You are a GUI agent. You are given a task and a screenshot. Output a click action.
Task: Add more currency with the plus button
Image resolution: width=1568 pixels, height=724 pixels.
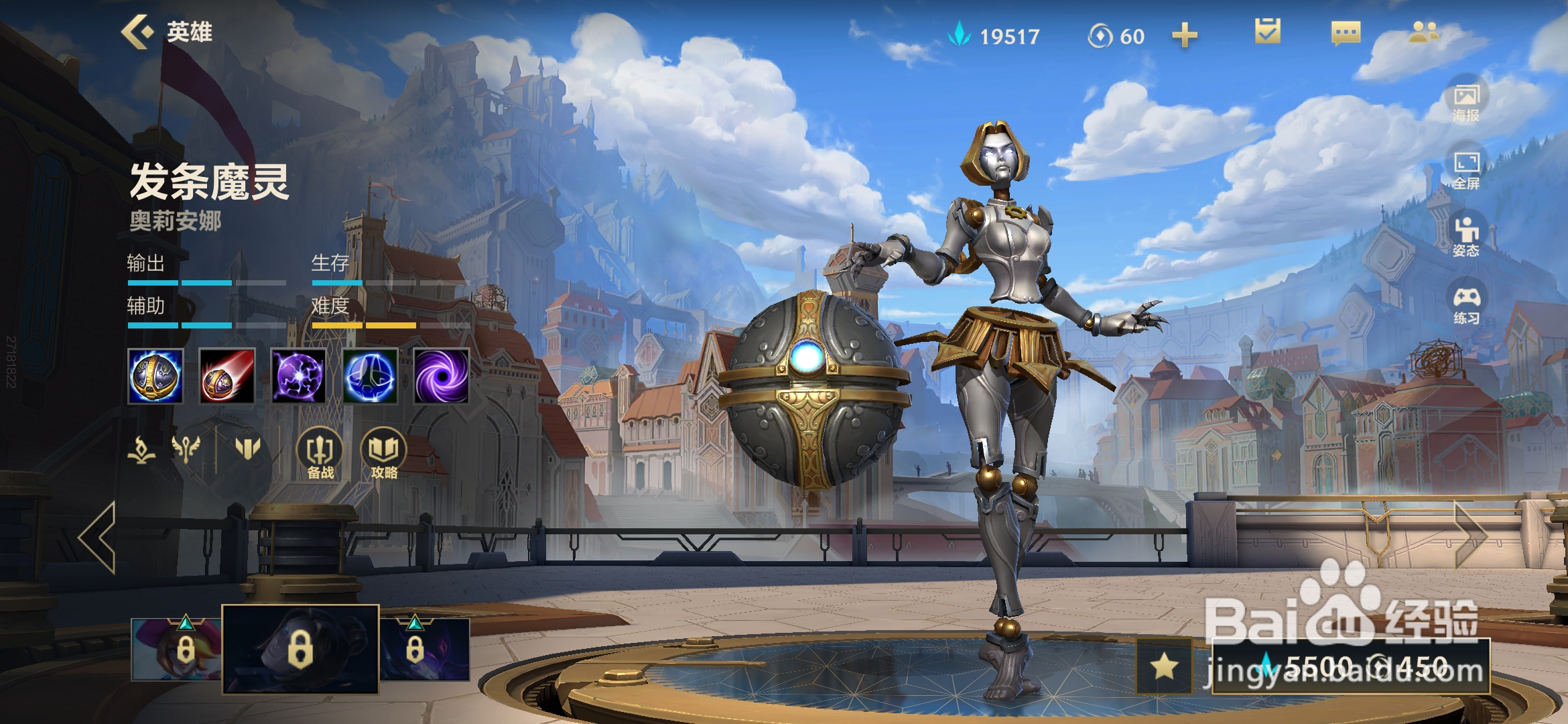(1184, 36)
